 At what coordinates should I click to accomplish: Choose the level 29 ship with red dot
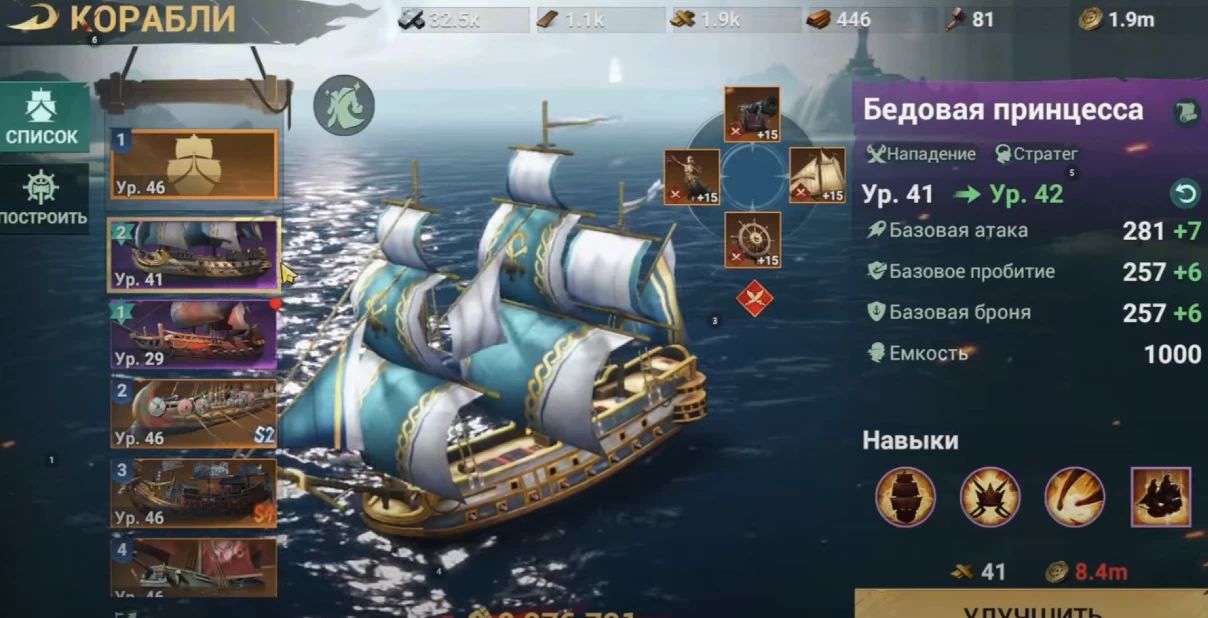point(194,334)
